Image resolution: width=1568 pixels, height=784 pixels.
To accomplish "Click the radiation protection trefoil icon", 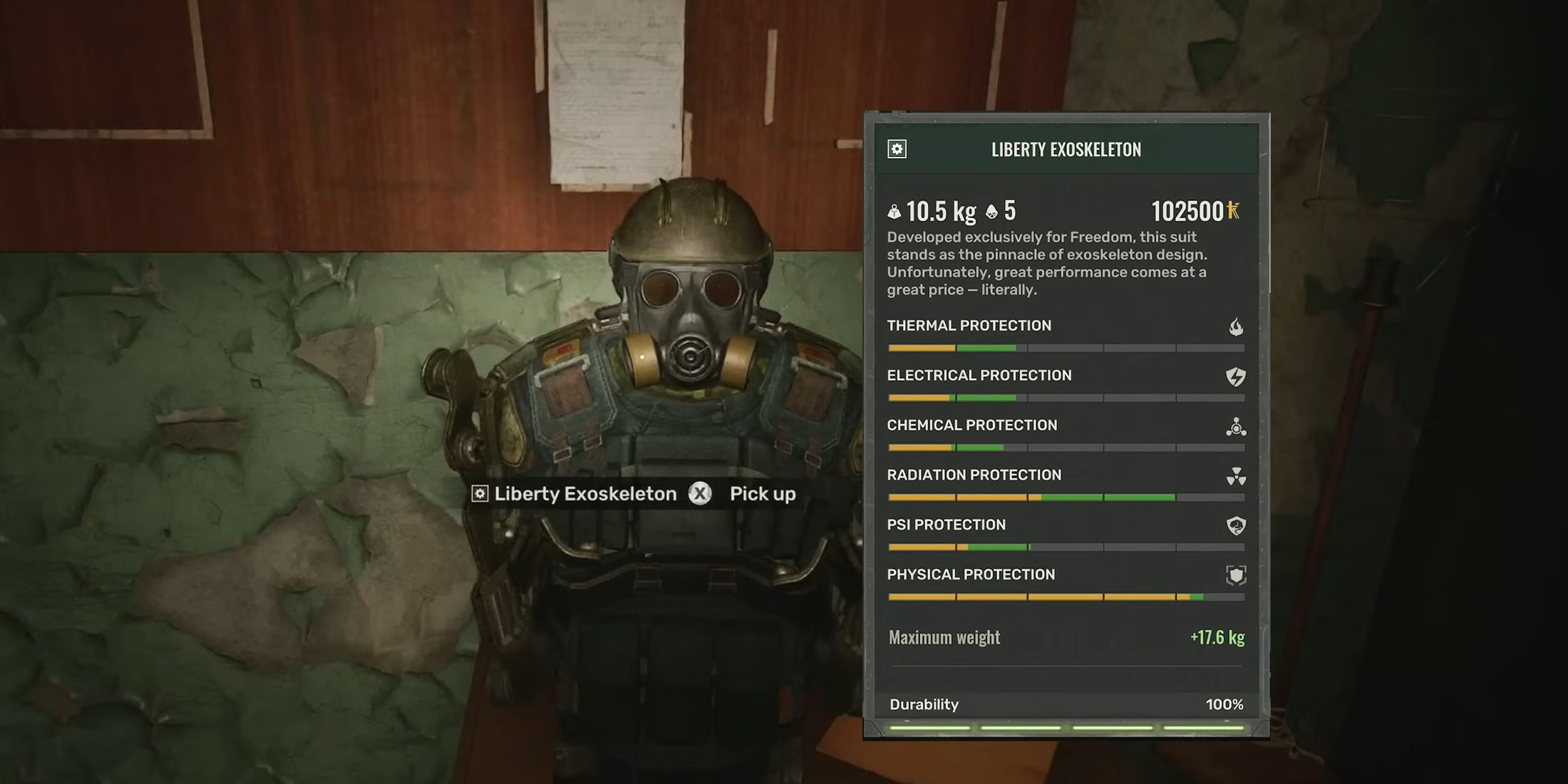I will pos(1236,477).
